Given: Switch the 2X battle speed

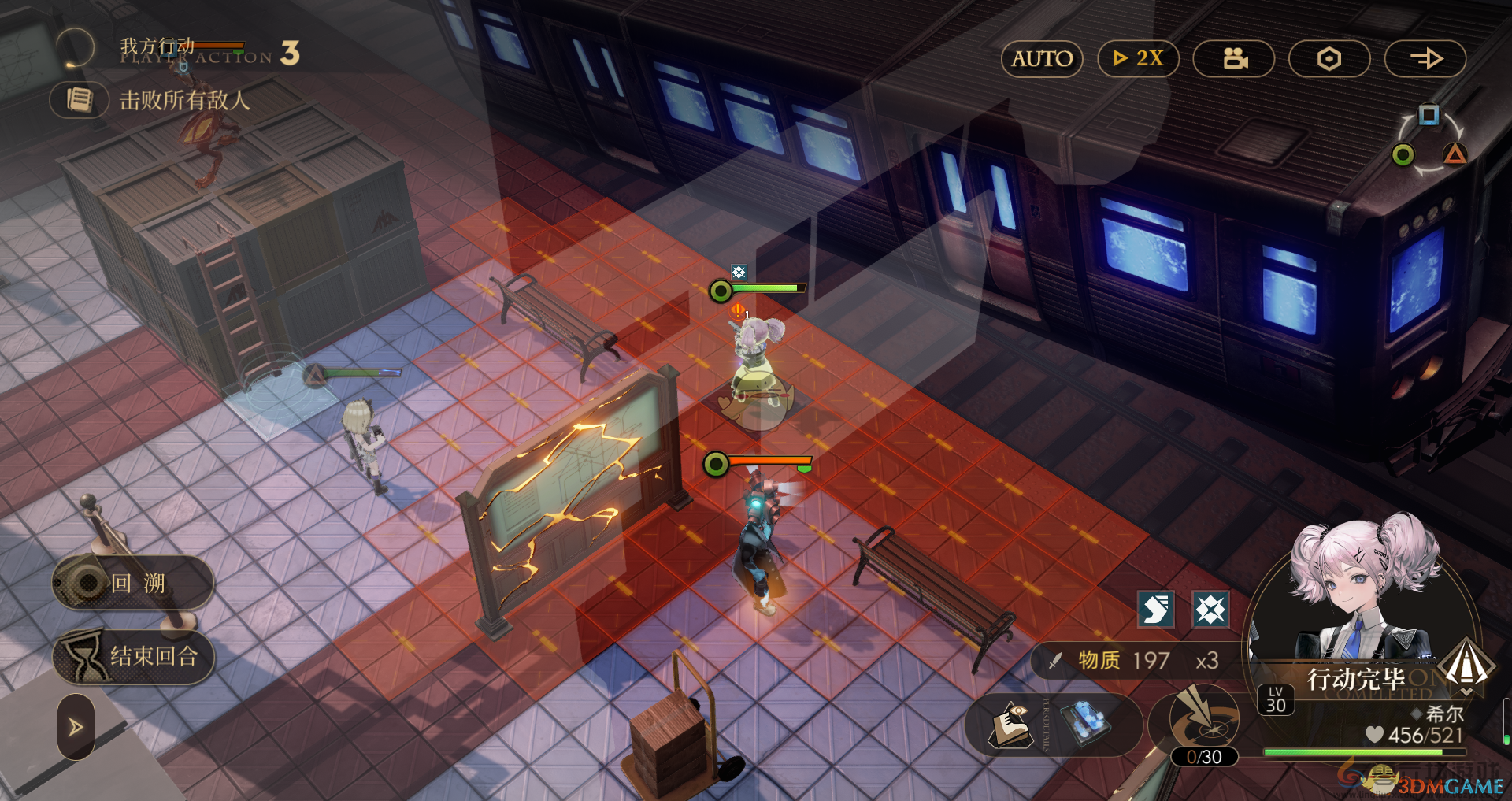Looking at the screenshot, I should pos(1138,59).
